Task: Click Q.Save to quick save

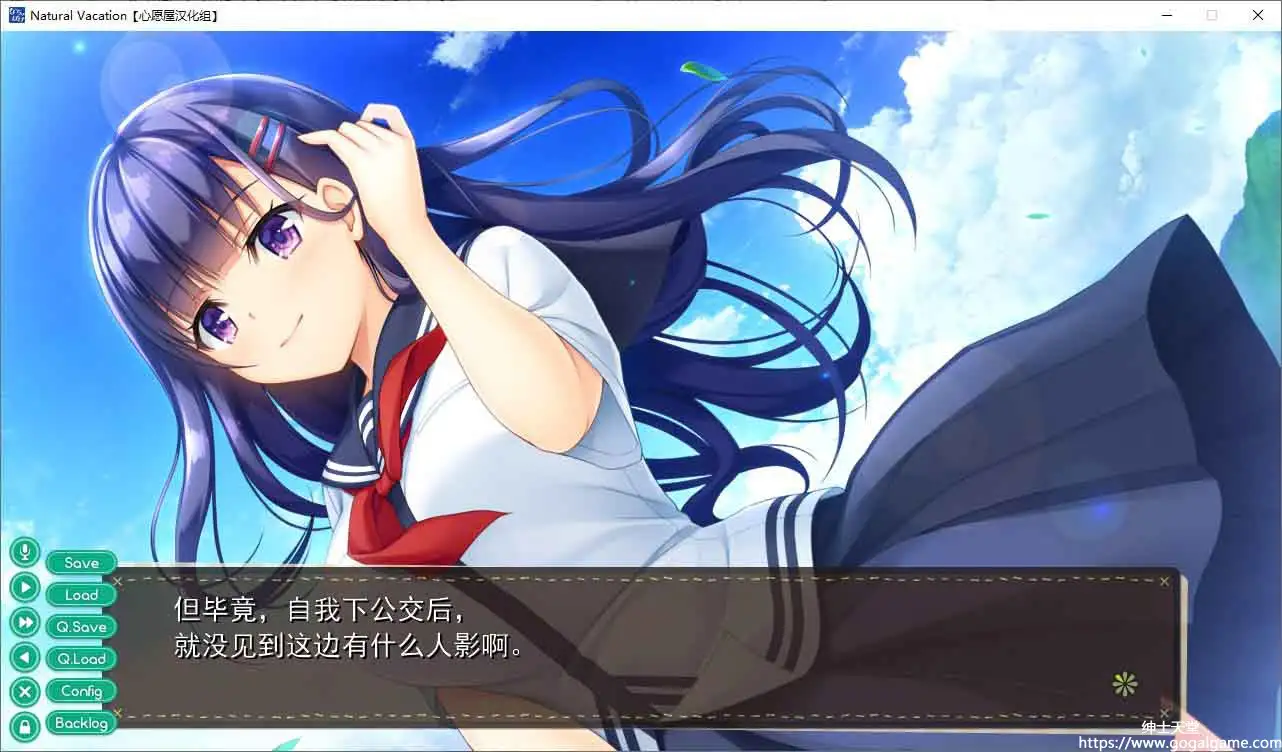Action: tap(80, 626)
